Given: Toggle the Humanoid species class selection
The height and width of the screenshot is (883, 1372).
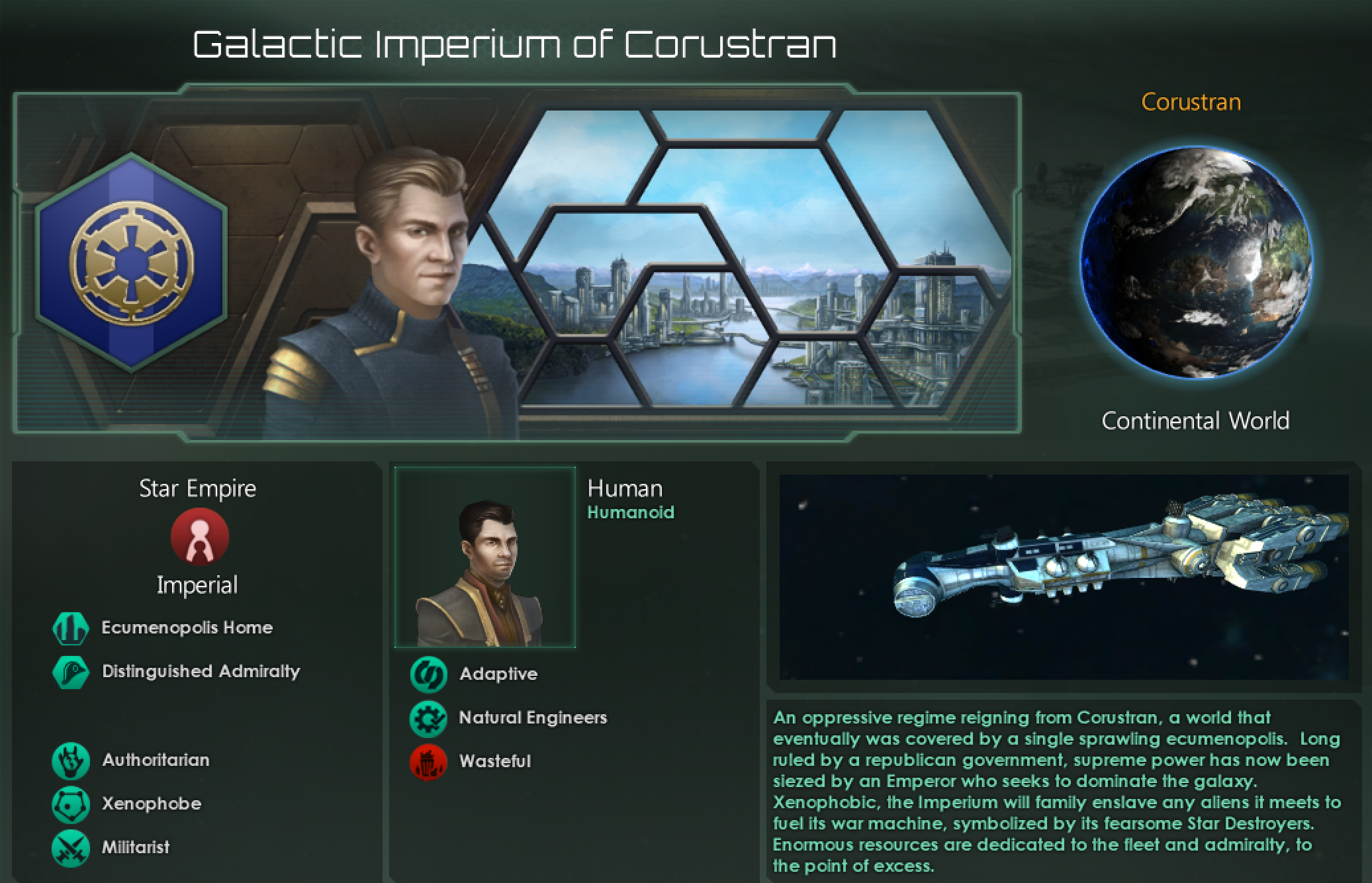Looking at the screenshot, I should pos(631,512).
